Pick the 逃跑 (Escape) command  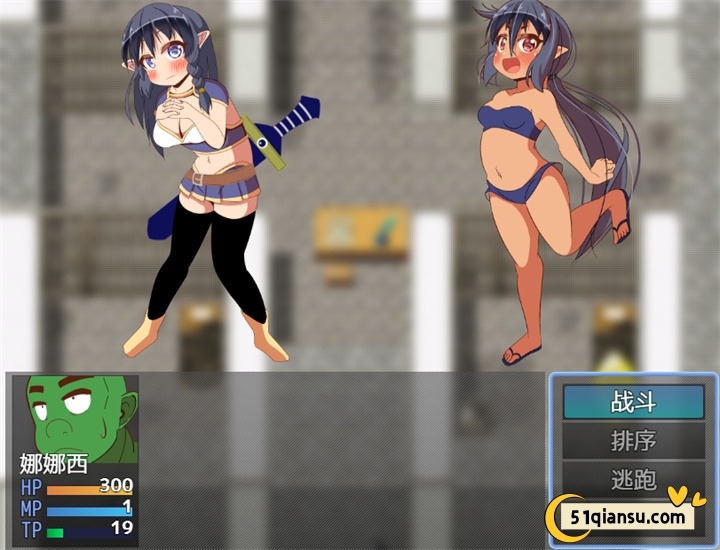(632, 478)
